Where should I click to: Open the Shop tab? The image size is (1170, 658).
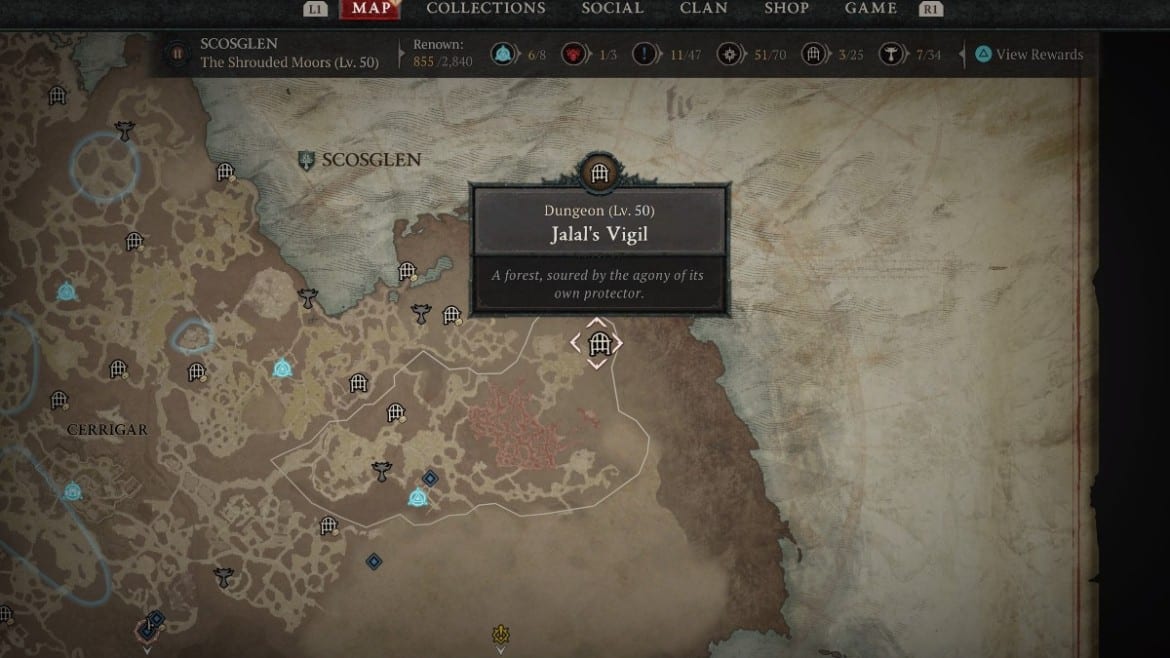pyautogui.click(x=786, y=8)
